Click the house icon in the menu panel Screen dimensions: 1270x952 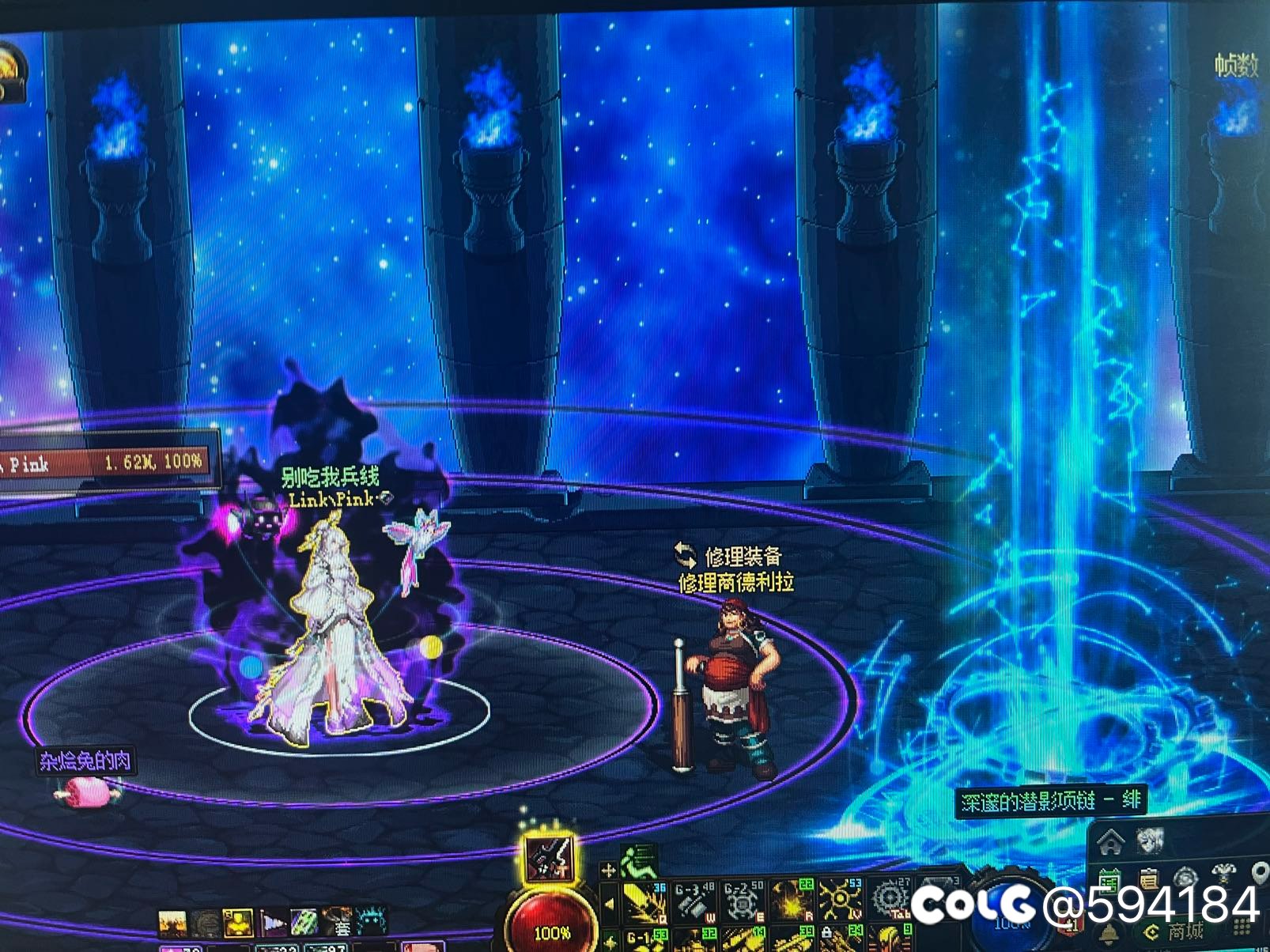coord(1112,843)
